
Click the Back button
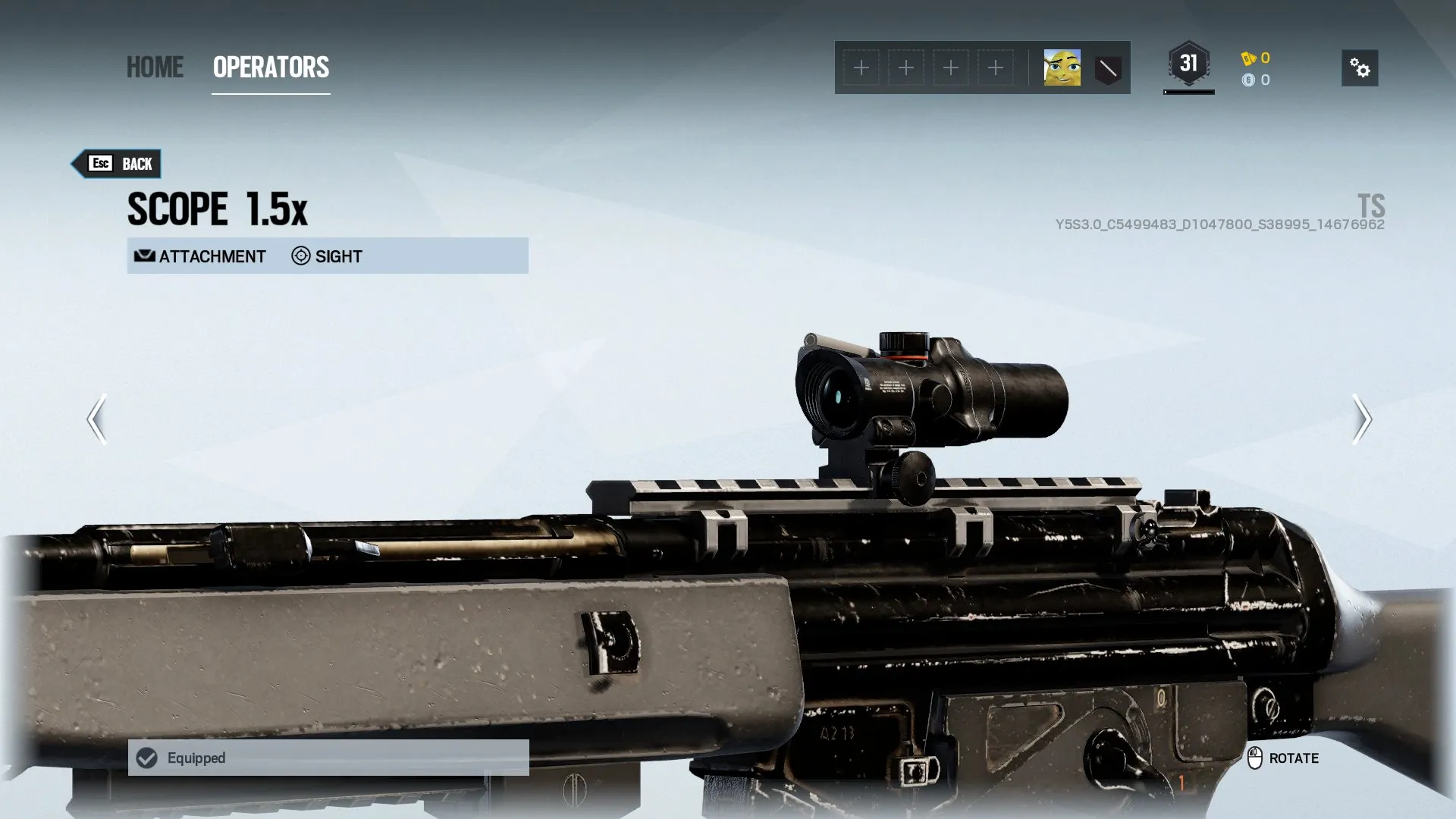[118, 164]
